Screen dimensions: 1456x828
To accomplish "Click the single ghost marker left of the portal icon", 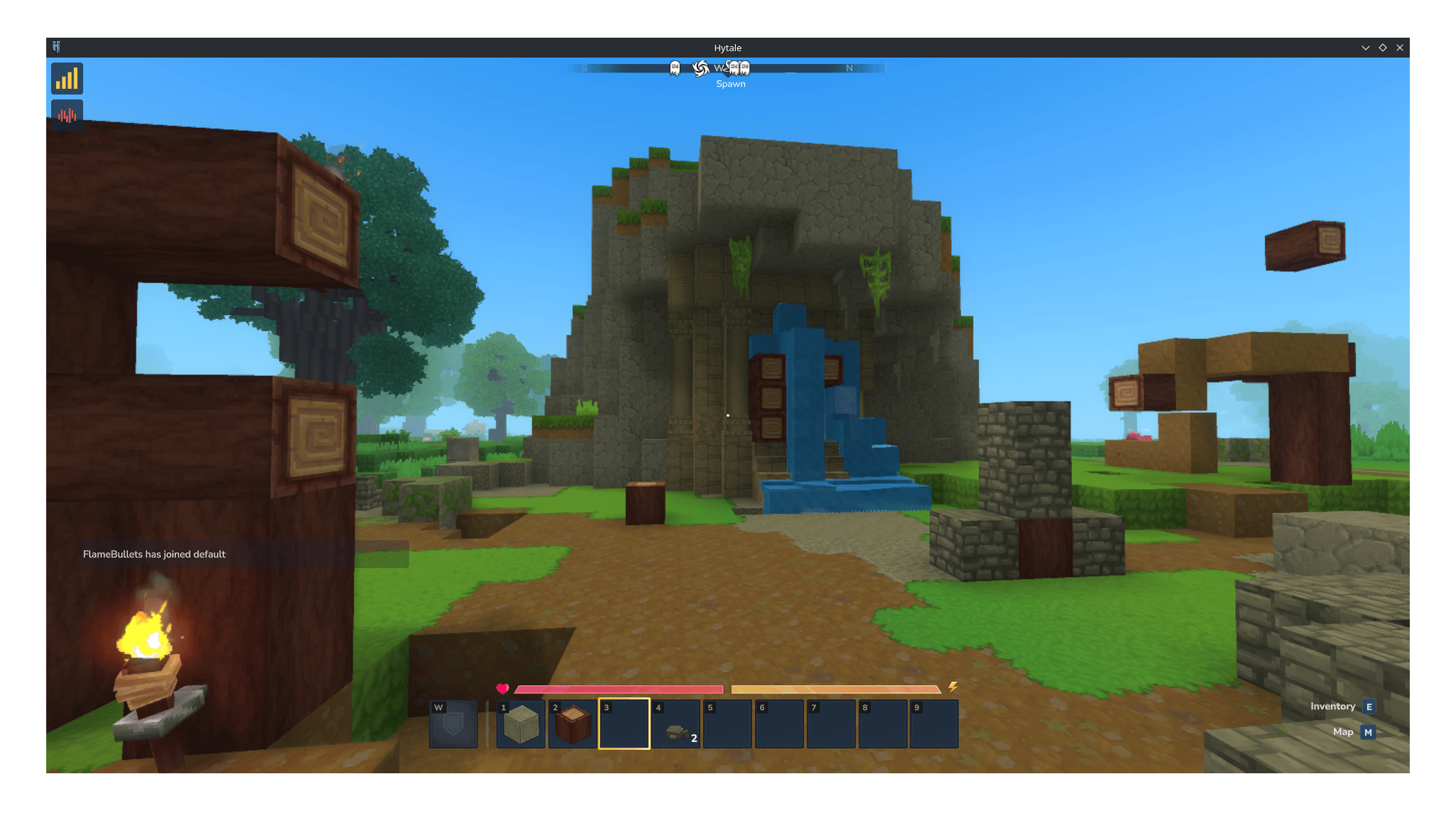I will [x=674, y=68].
